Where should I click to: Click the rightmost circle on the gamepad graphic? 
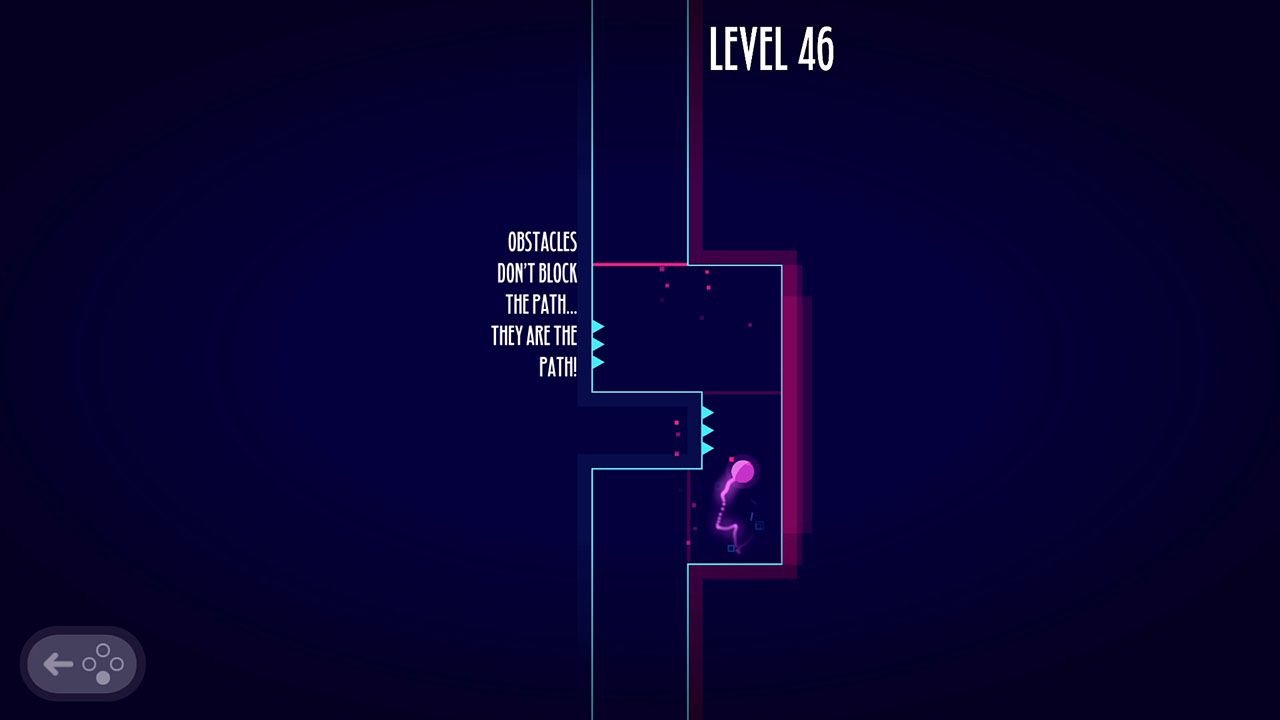(x=117, y=663)
